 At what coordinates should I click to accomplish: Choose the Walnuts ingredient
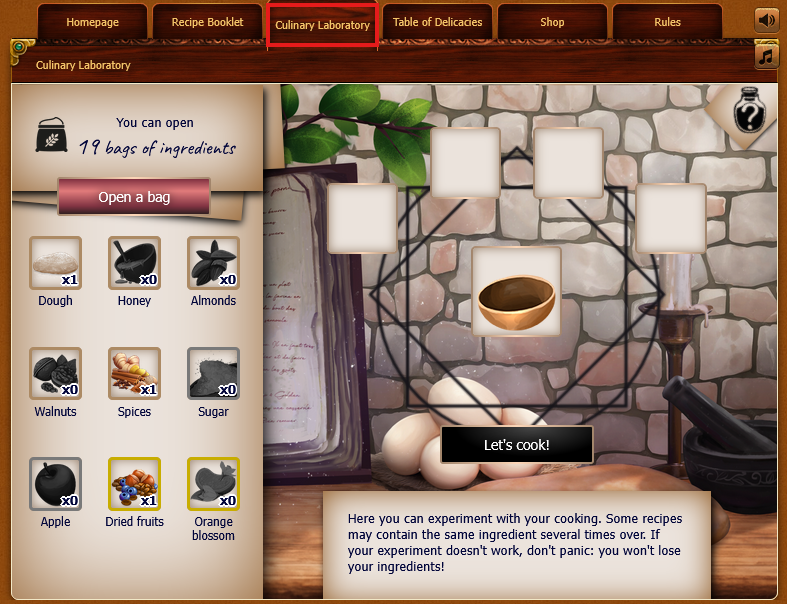point(55,374)
